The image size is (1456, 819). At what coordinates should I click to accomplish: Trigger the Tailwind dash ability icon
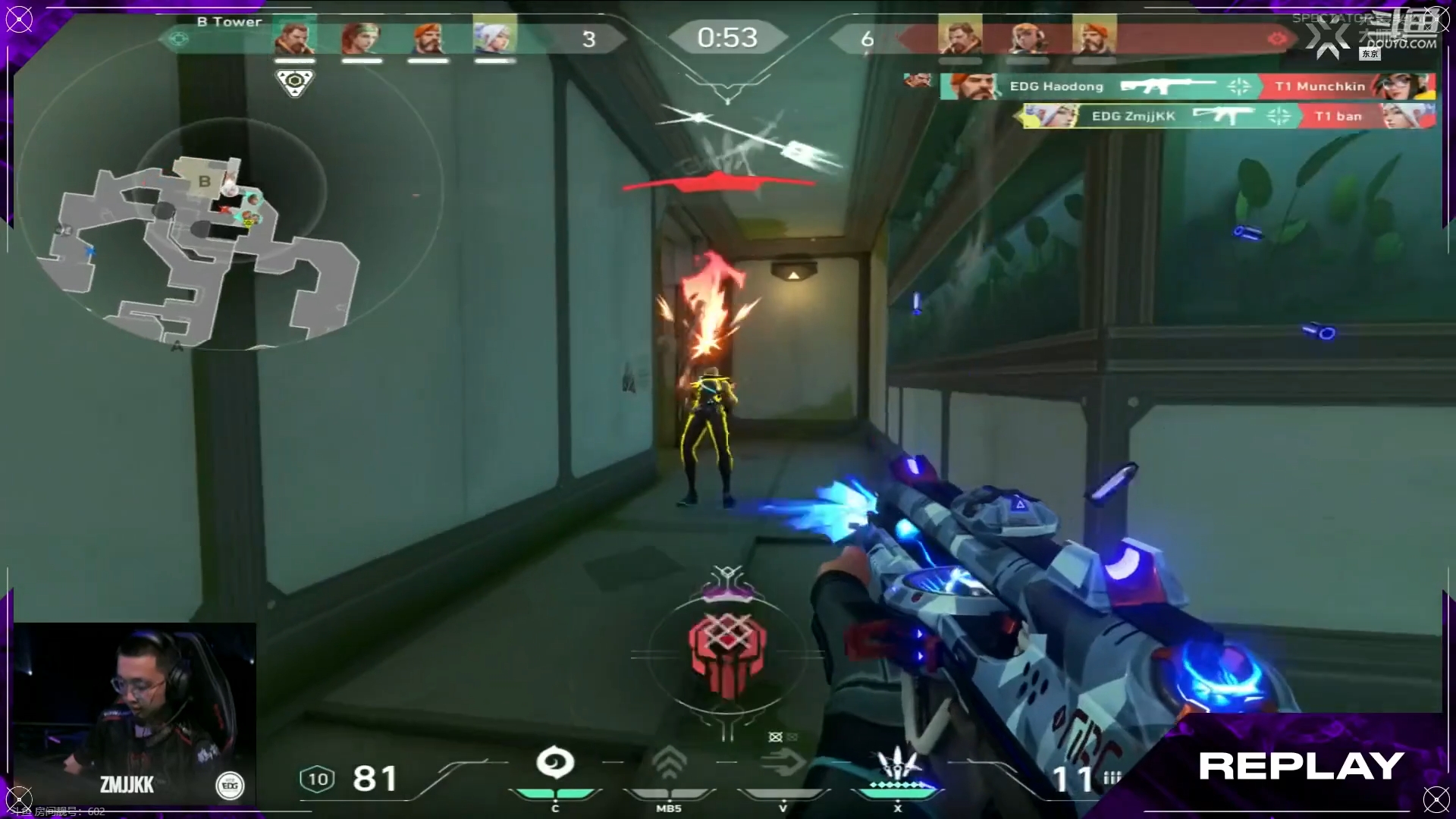coord(783,763)
